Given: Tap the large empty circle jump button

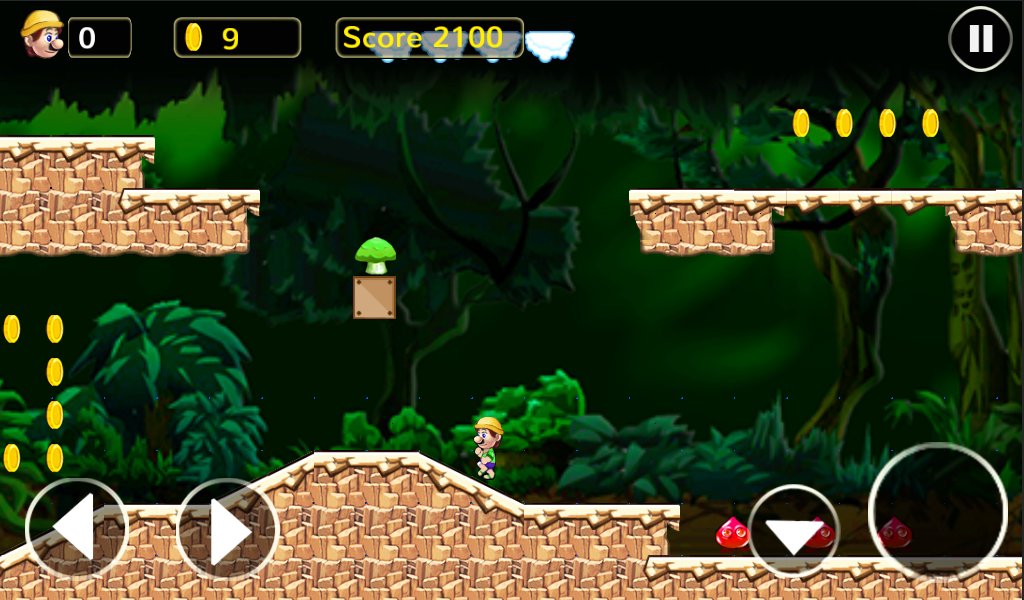Looking at the screenshot, I should [x=937, y=512].
